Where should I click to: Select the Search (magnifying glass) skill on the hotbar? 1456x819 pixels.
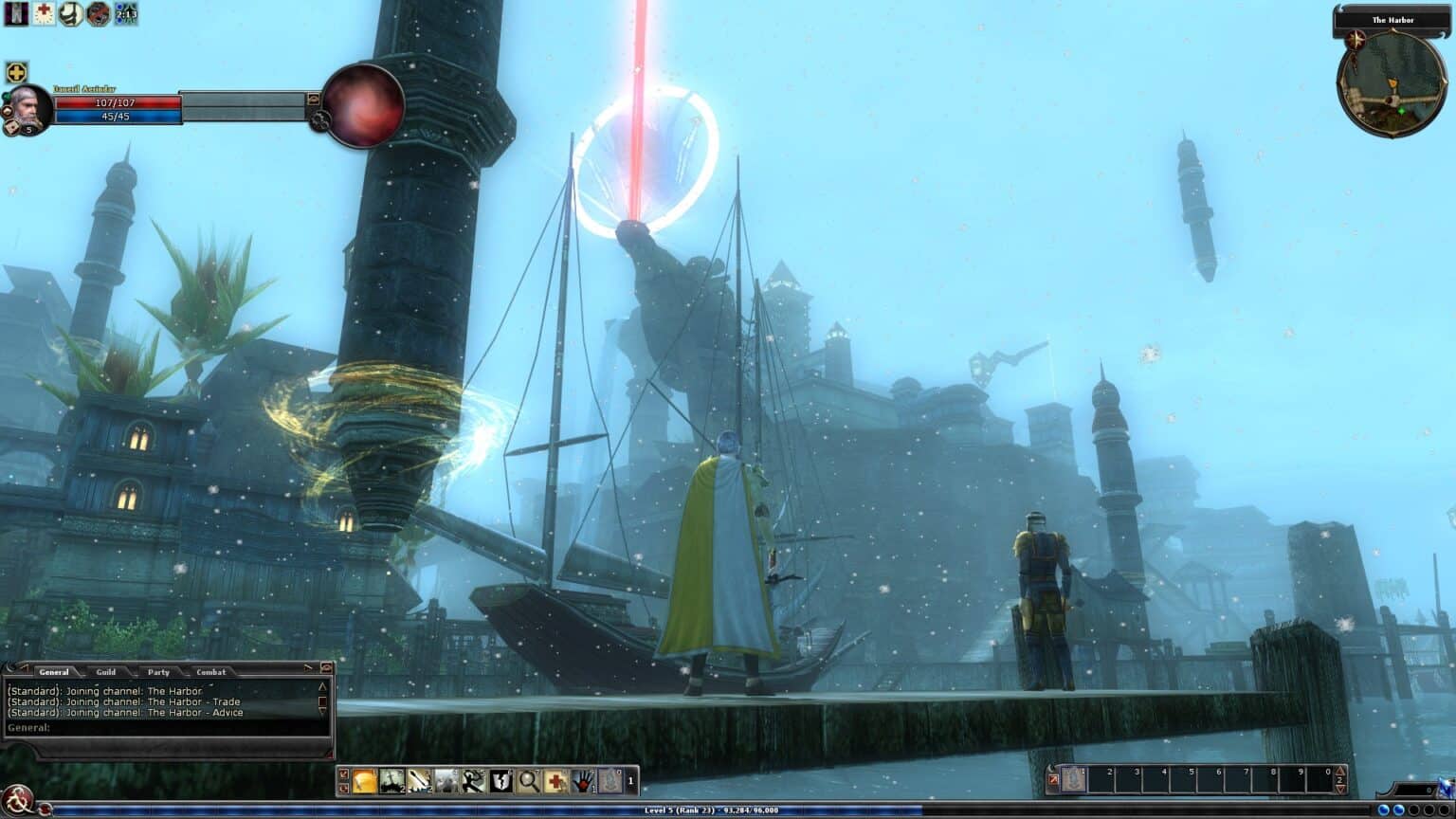coord(527,780)
